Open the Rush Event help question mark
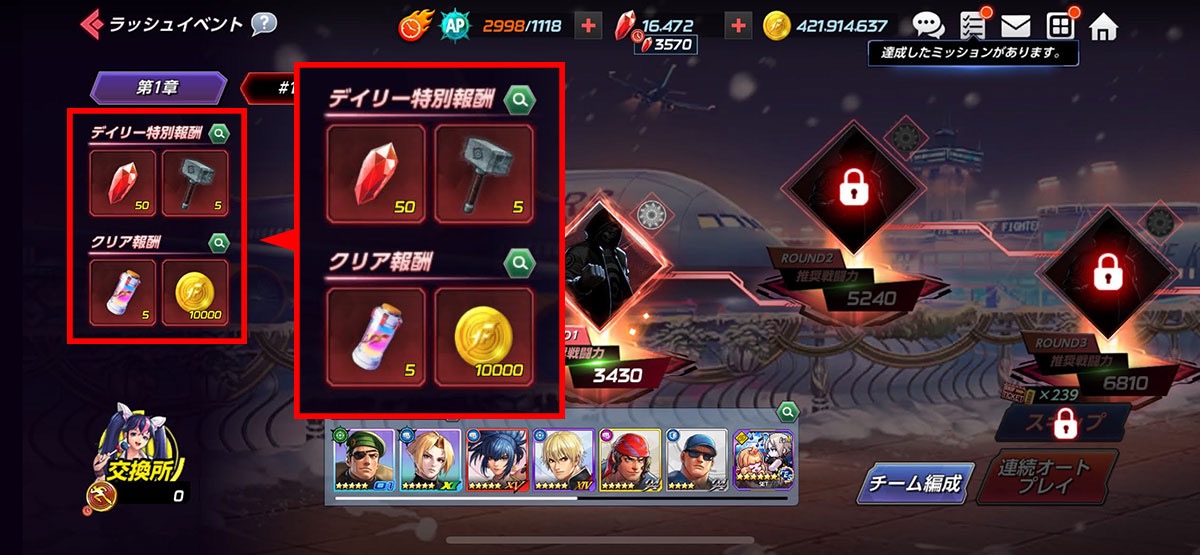Screen dimensions: 1200x555 point(264,23)
